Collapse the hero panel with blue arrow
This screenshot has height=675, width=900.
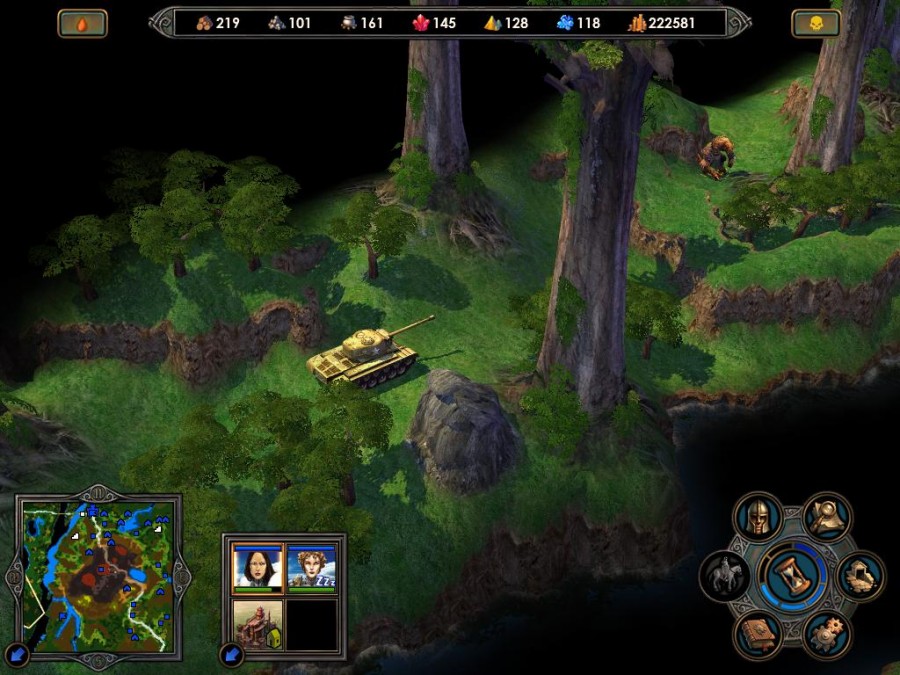233,656
